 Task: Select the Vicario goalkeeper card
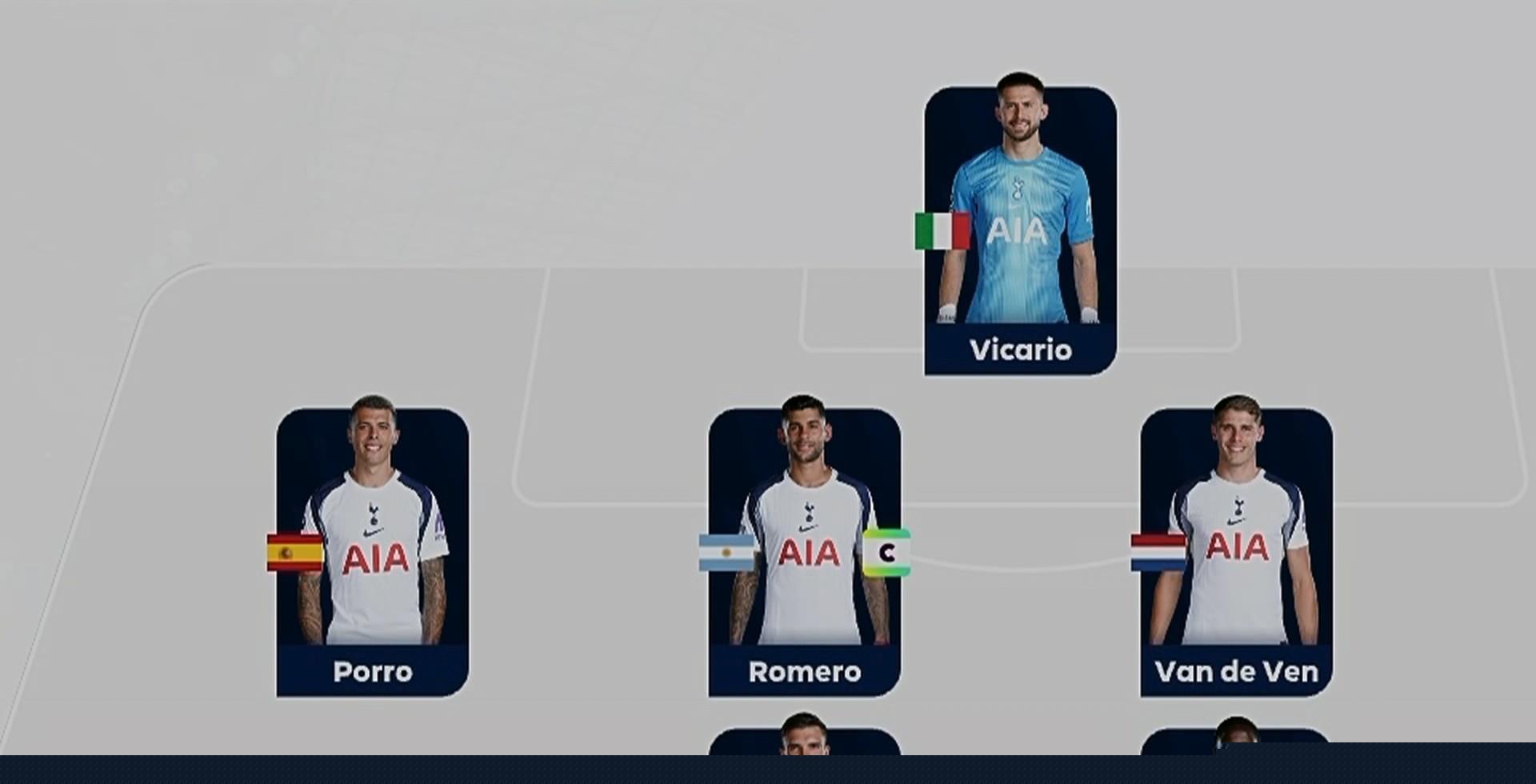pyautogui.click(x=1020, y=232)
